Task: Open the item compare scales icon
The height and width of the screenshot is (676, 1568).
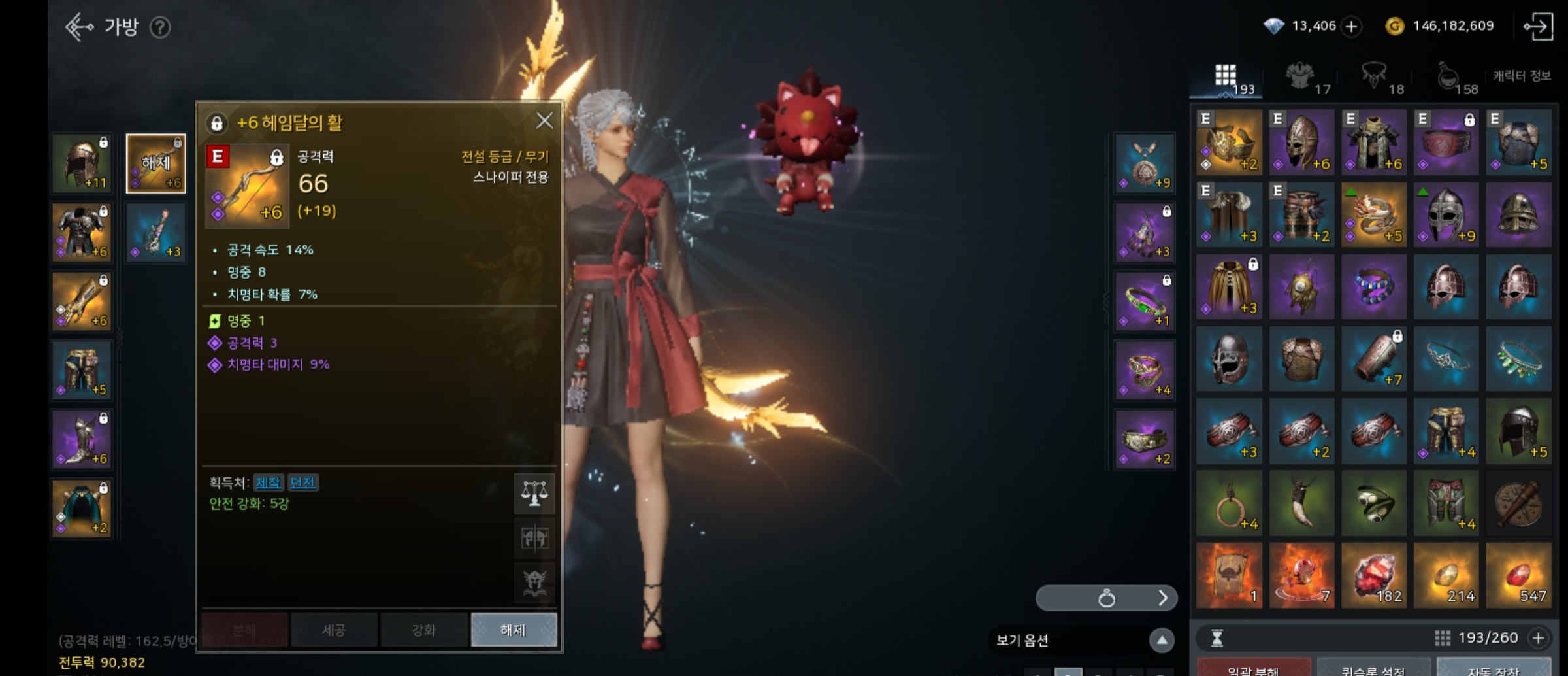Action: [534, 493]
